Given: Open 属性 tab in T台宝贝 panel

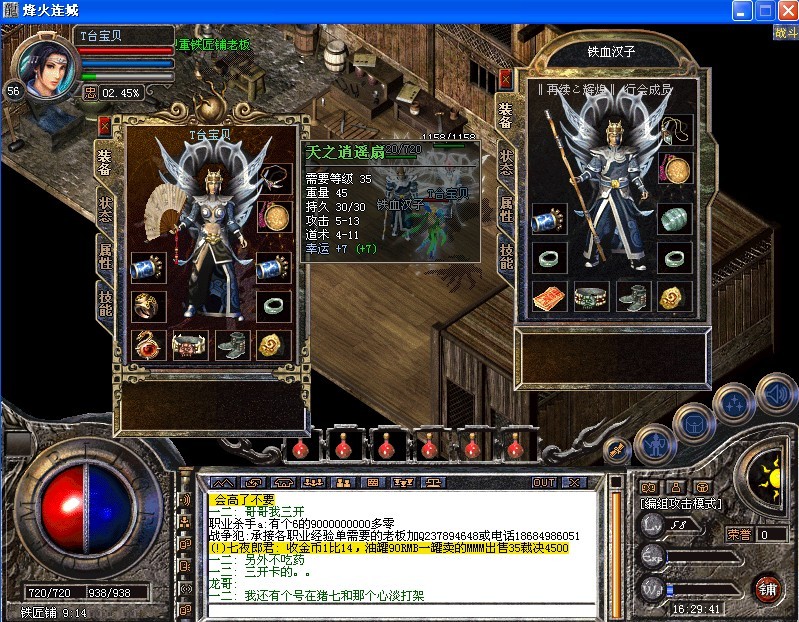Looking at the screenshot, I should [105, 254].
